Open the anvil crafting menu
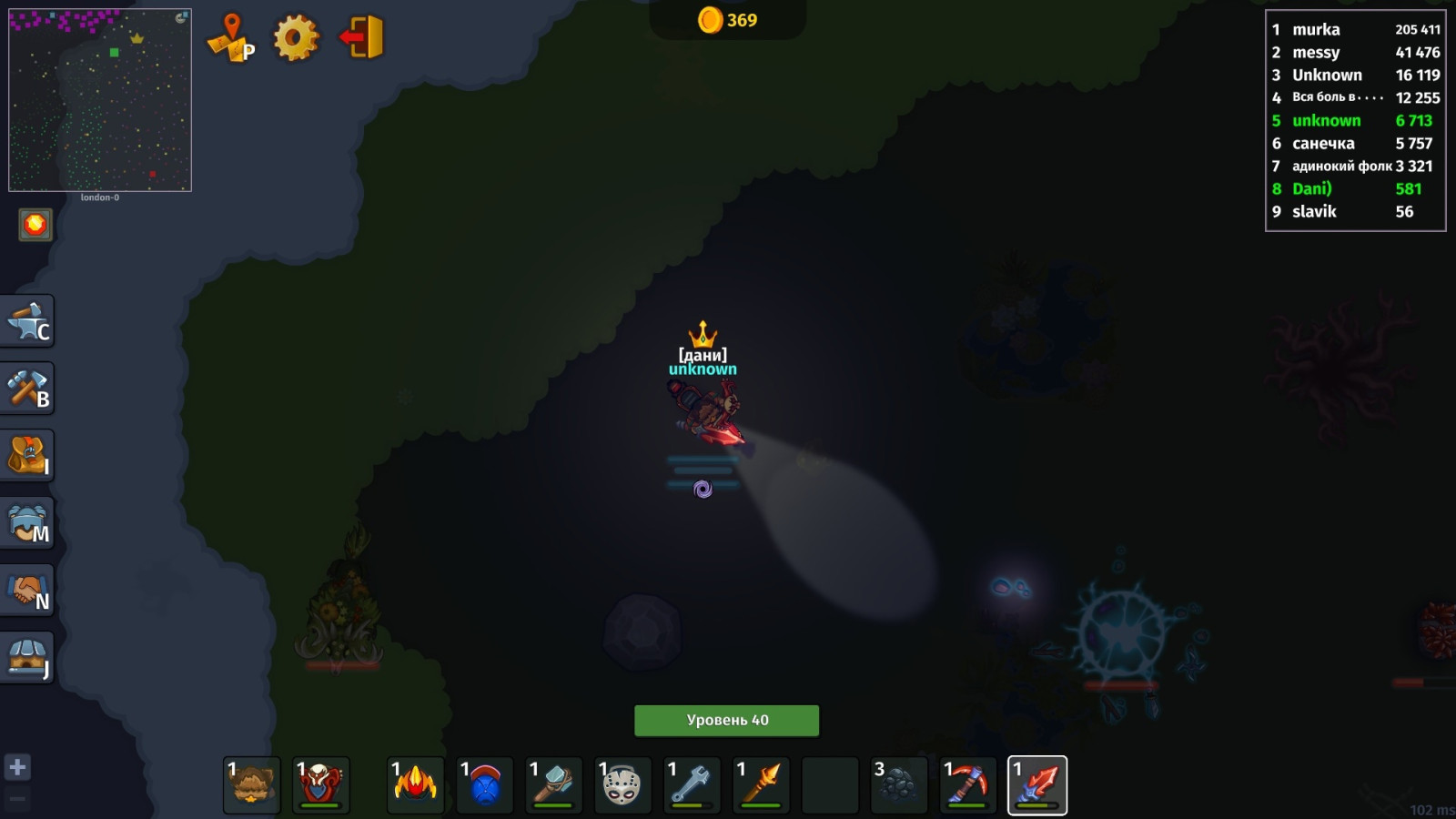Viewport: 1456px width, 819px height. click(x=28, y=321)
